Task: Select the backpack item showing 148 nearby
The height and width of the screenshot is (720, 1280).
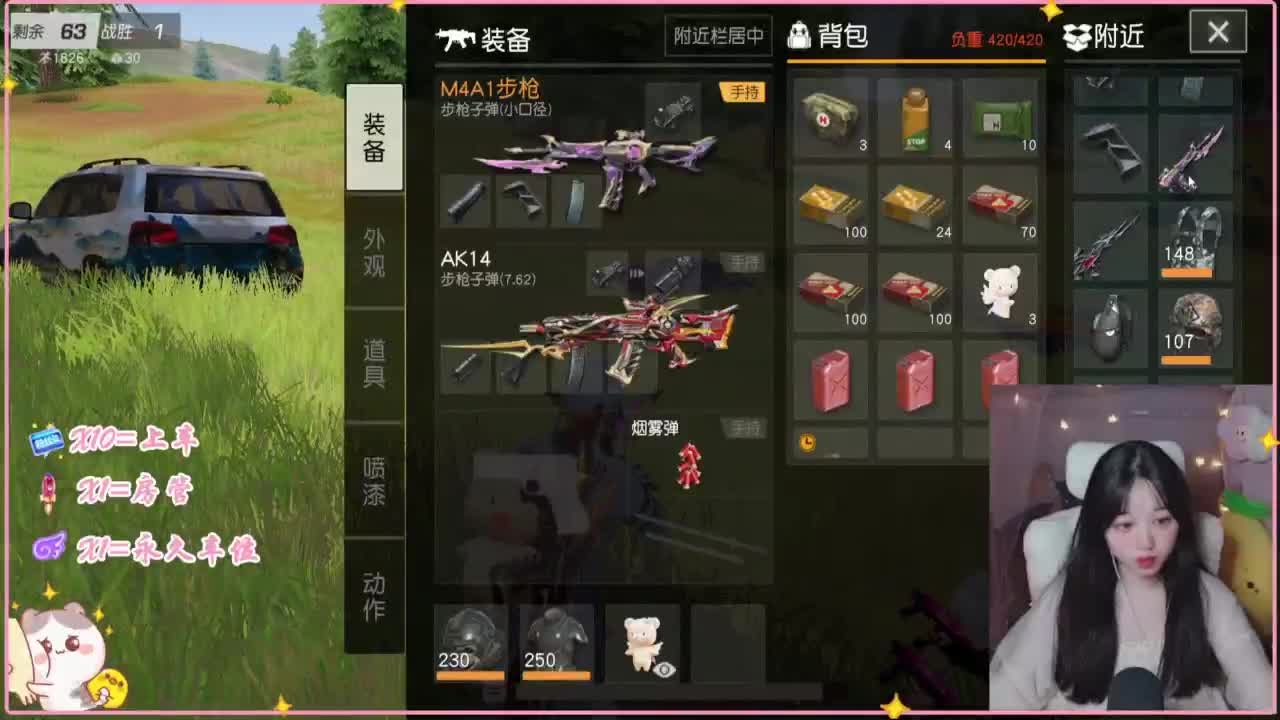Action: pos(1195,235)
